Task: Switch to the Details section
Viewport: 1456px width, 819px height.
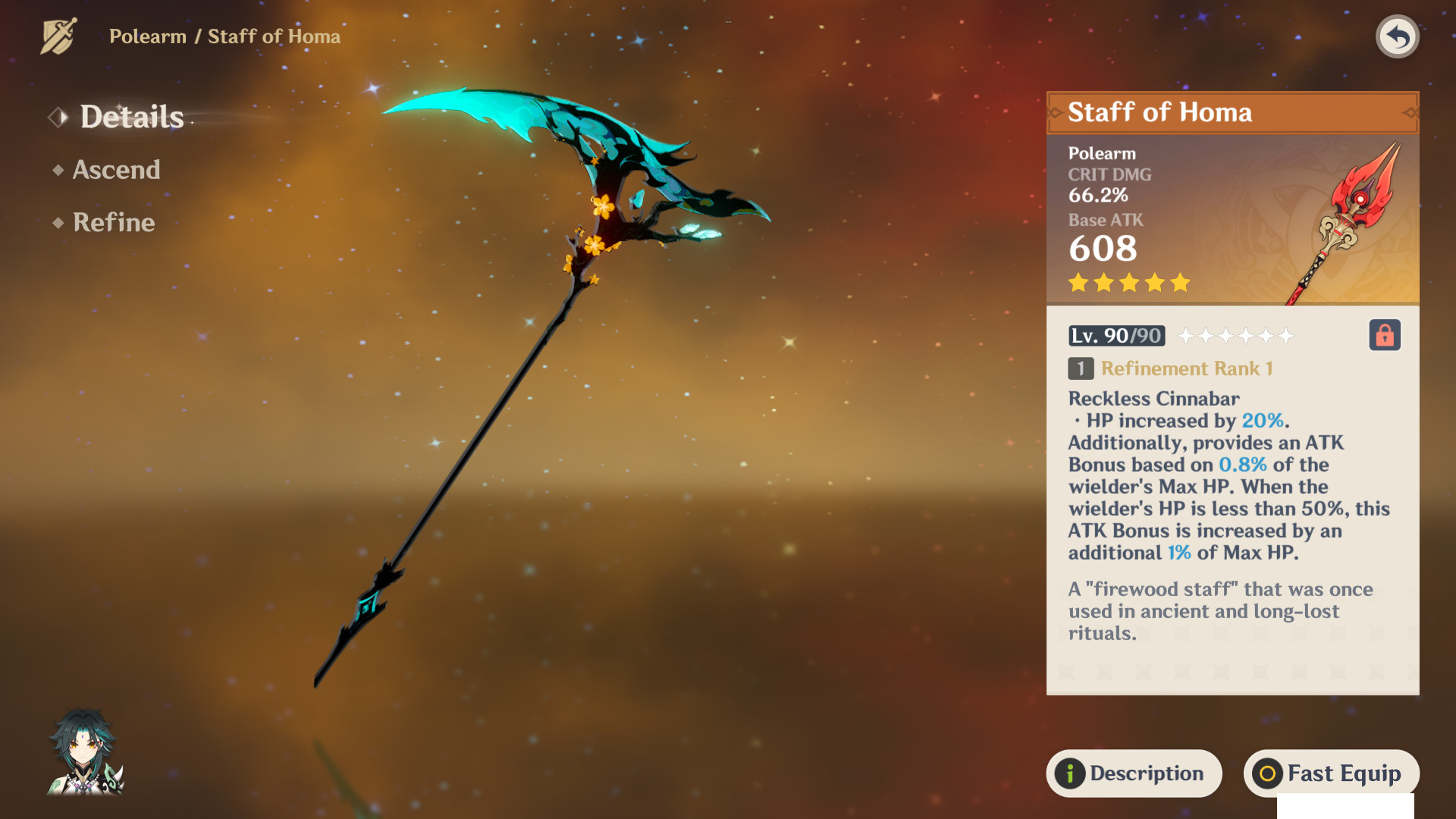Action: click(132, 117)
